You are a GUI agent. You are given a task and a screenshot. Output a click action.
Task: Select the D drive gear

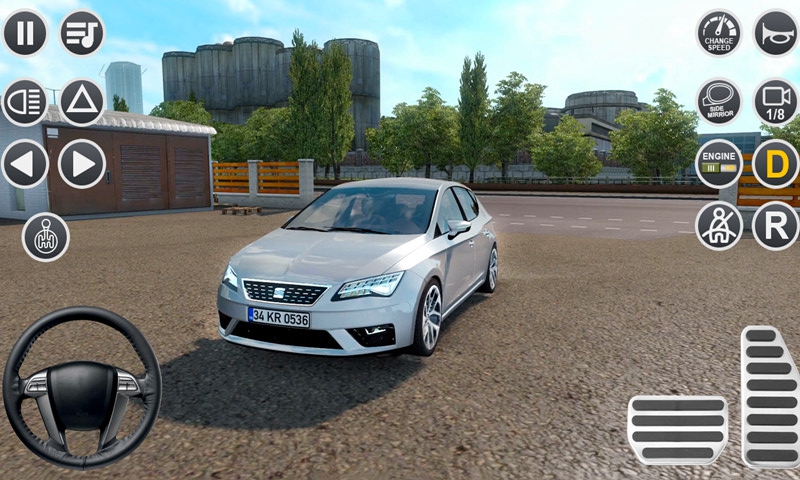click(x=776, y=164)
